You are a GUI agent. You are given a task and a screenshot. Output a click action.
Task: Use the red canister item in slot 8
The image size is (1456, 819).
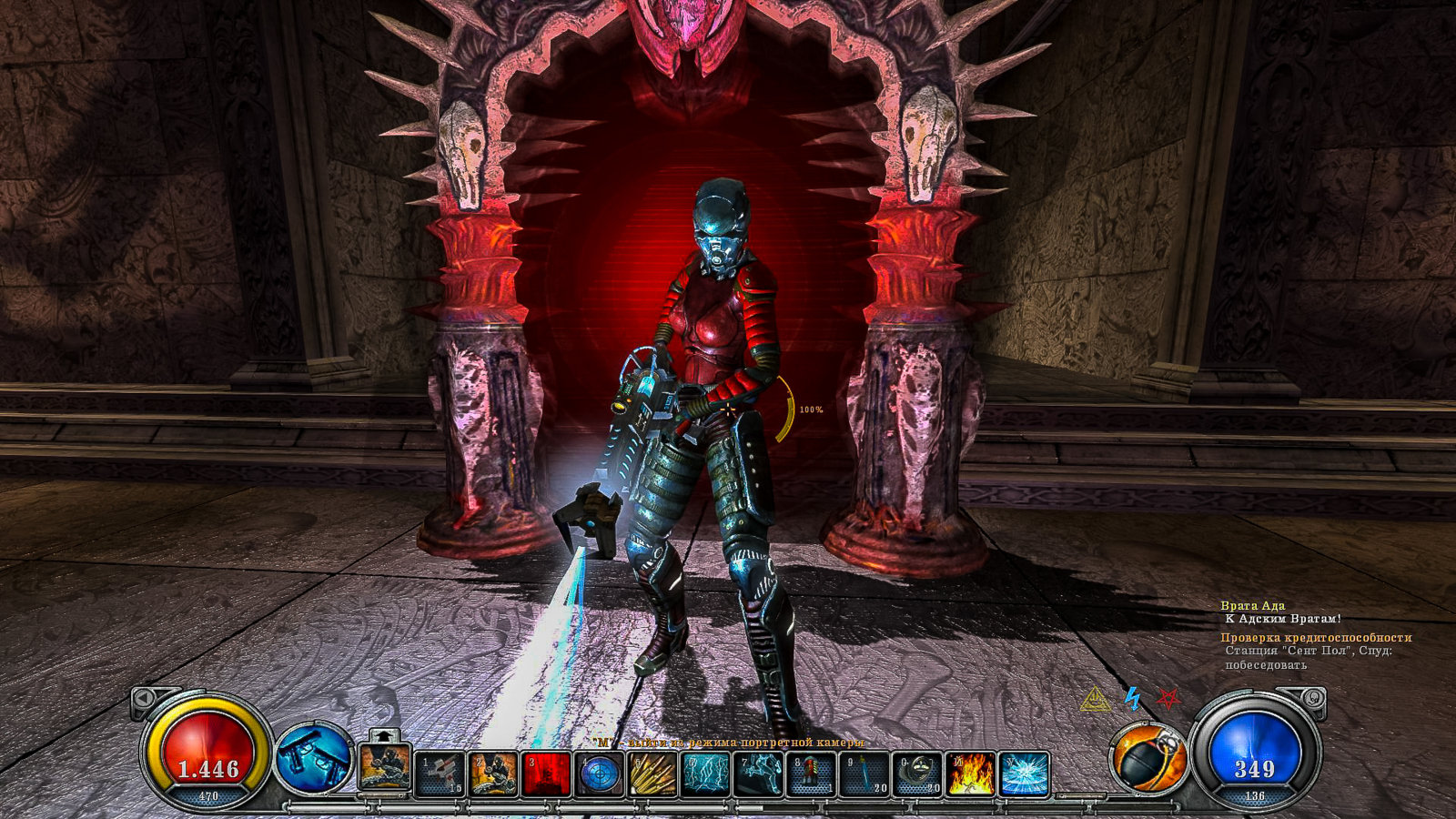pyautogui.click(x=811, y=773)
